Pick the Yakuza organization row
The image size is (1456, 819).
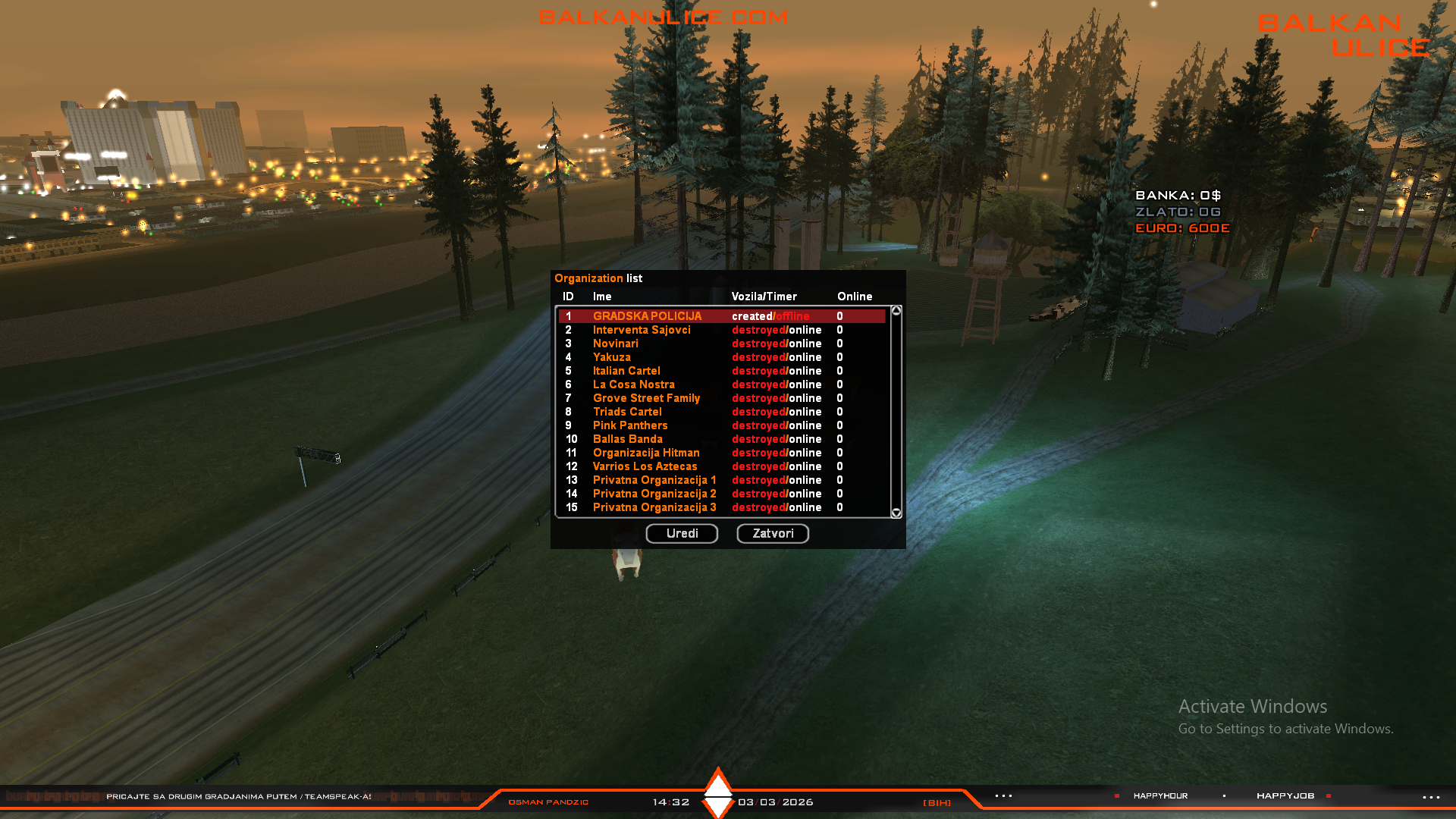(611, 357)
